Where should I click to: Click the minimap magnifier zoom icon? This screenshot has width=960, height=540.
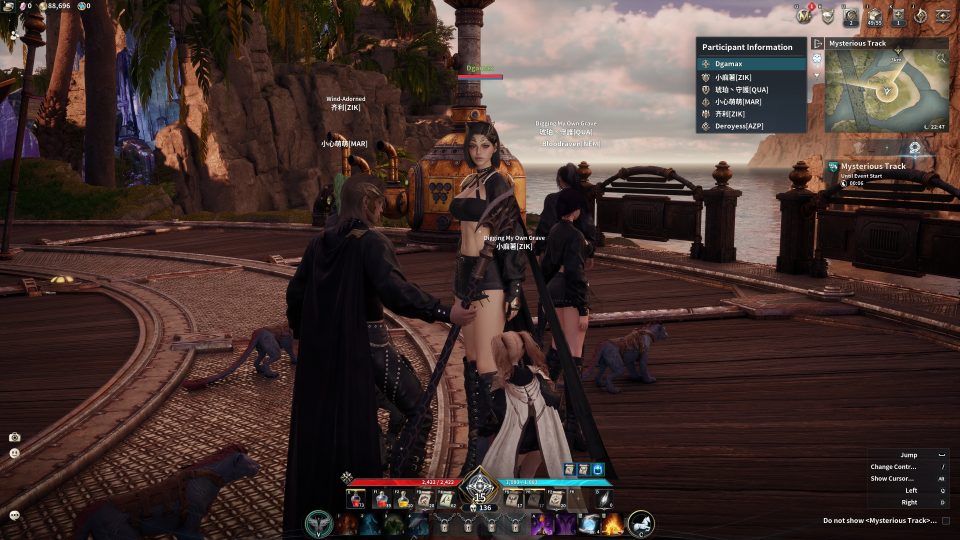click(914, 146)
